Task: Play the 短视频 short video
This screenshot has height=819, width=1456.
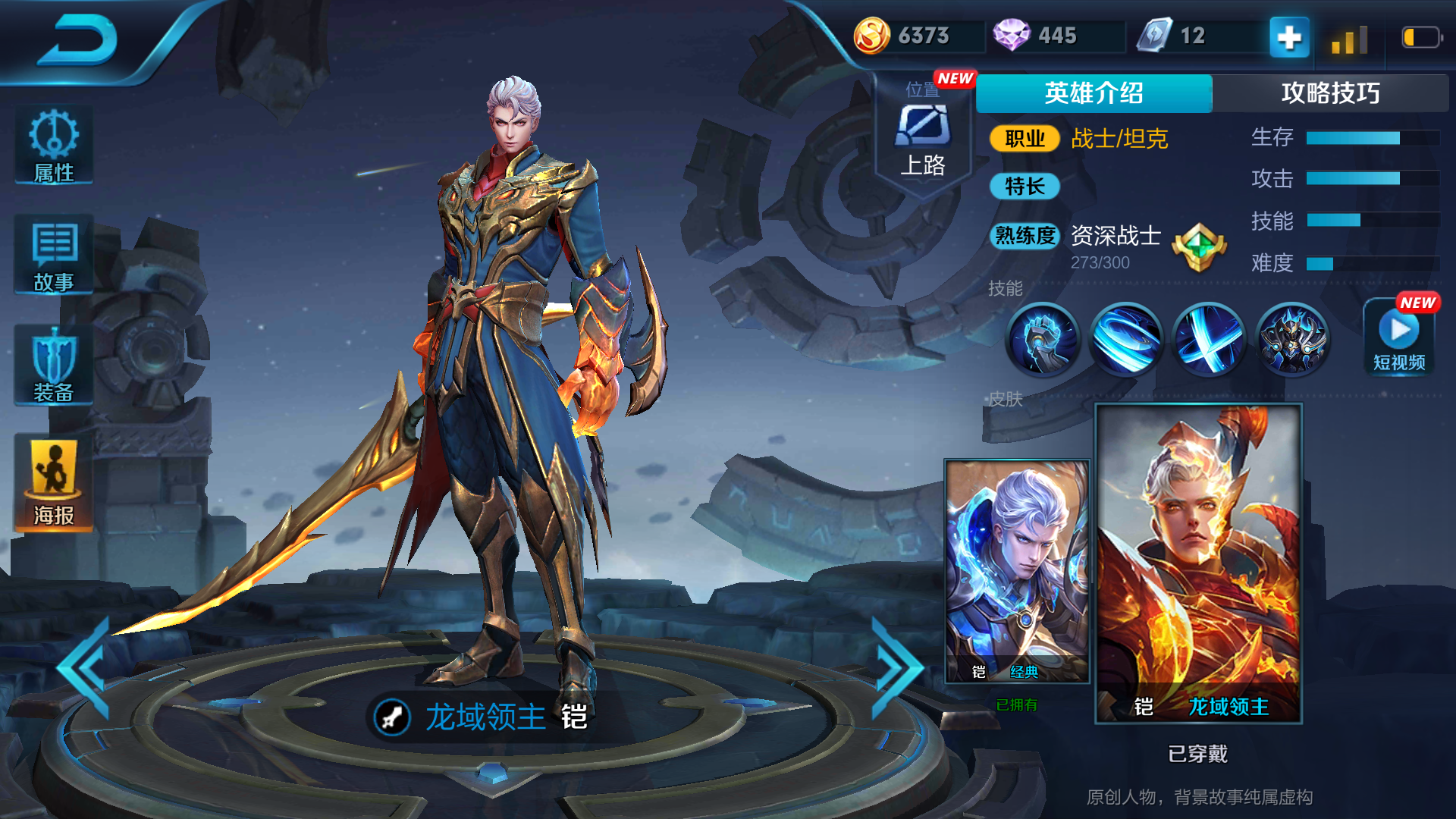Action: coord(1399,337)
